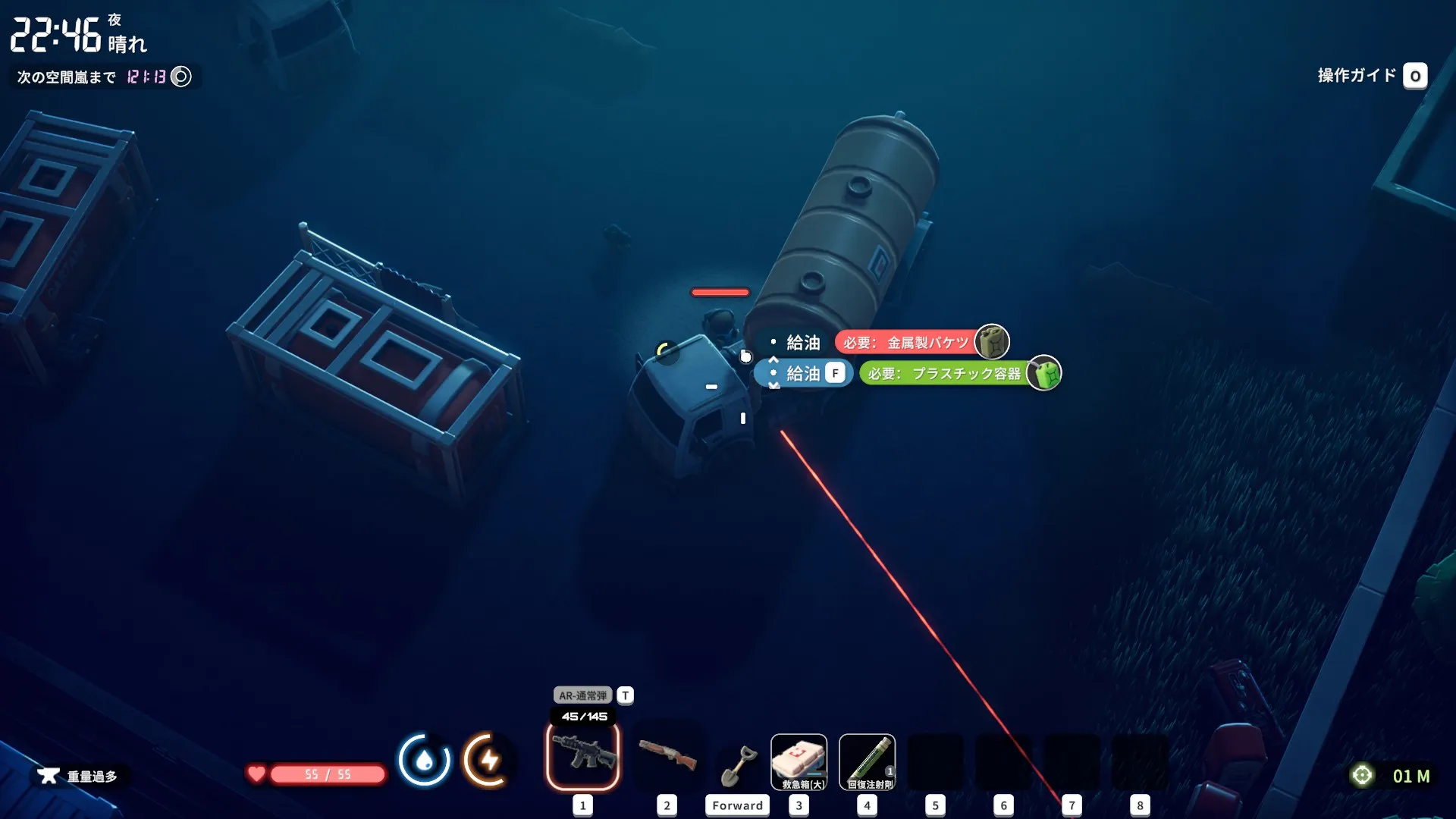
Task: Select the 給油 option requiring プラスチック容器
Action: 804,373
